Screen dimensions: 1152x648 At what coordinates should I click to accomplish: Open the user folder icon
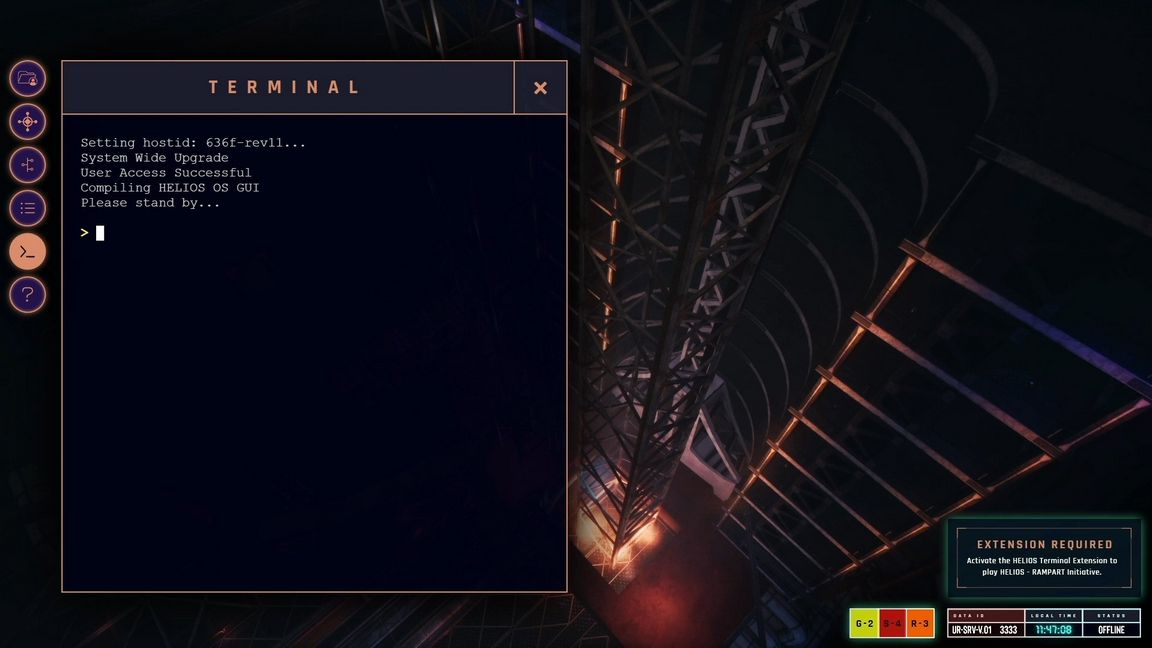tap(28, 78)
